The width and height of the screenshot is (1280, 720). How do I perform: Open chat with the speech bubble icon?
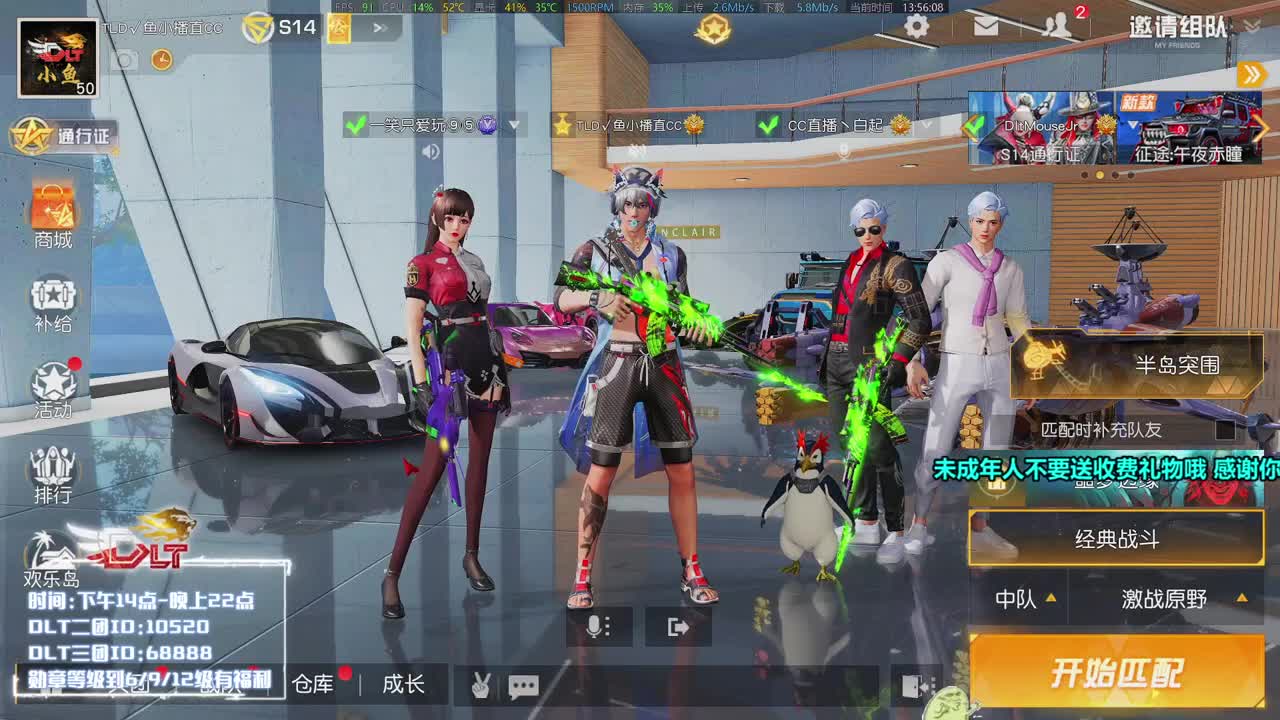coord(524,686)
